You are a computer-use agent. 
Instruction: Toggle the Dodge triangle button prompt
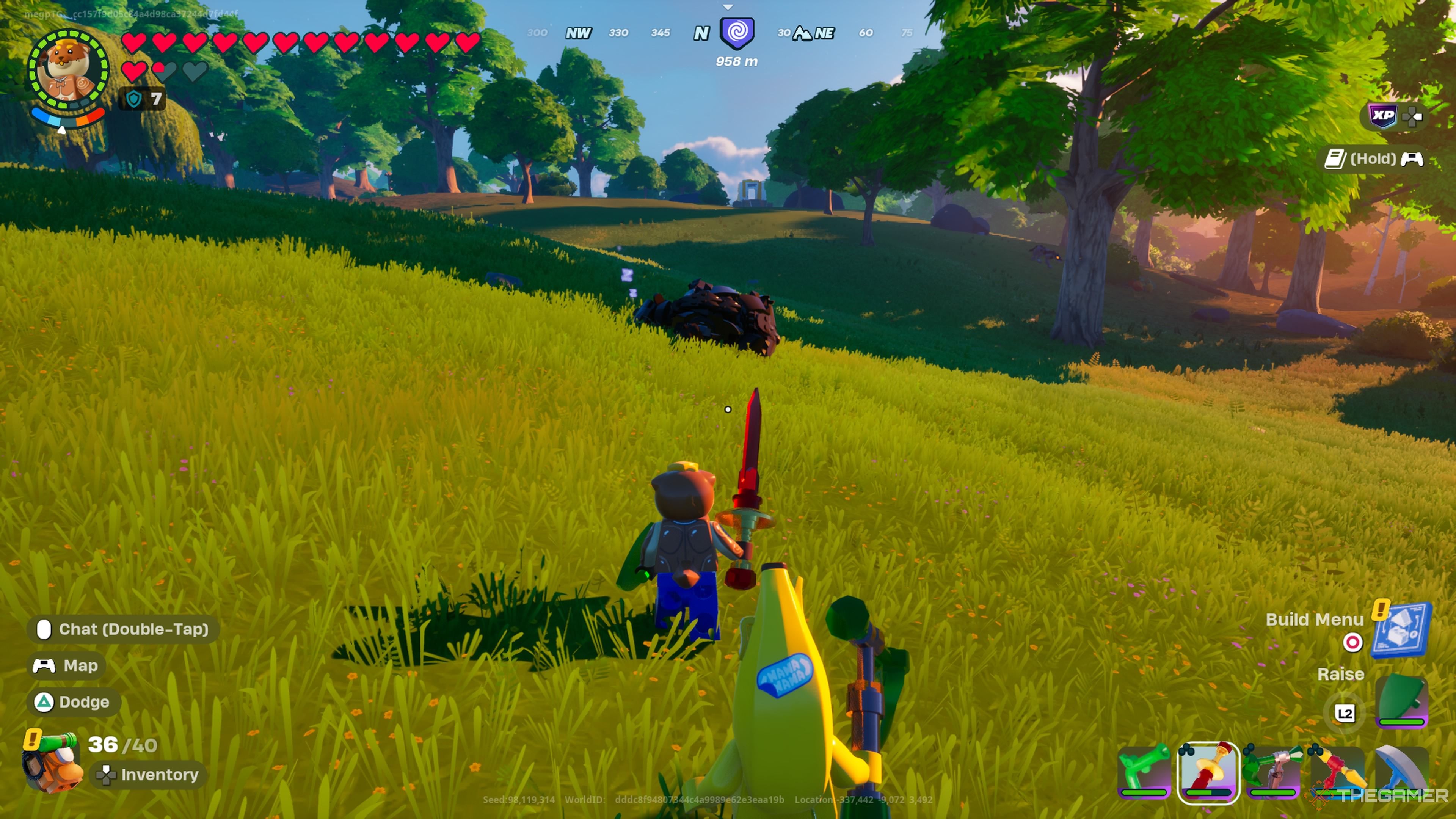coord(72,702)
